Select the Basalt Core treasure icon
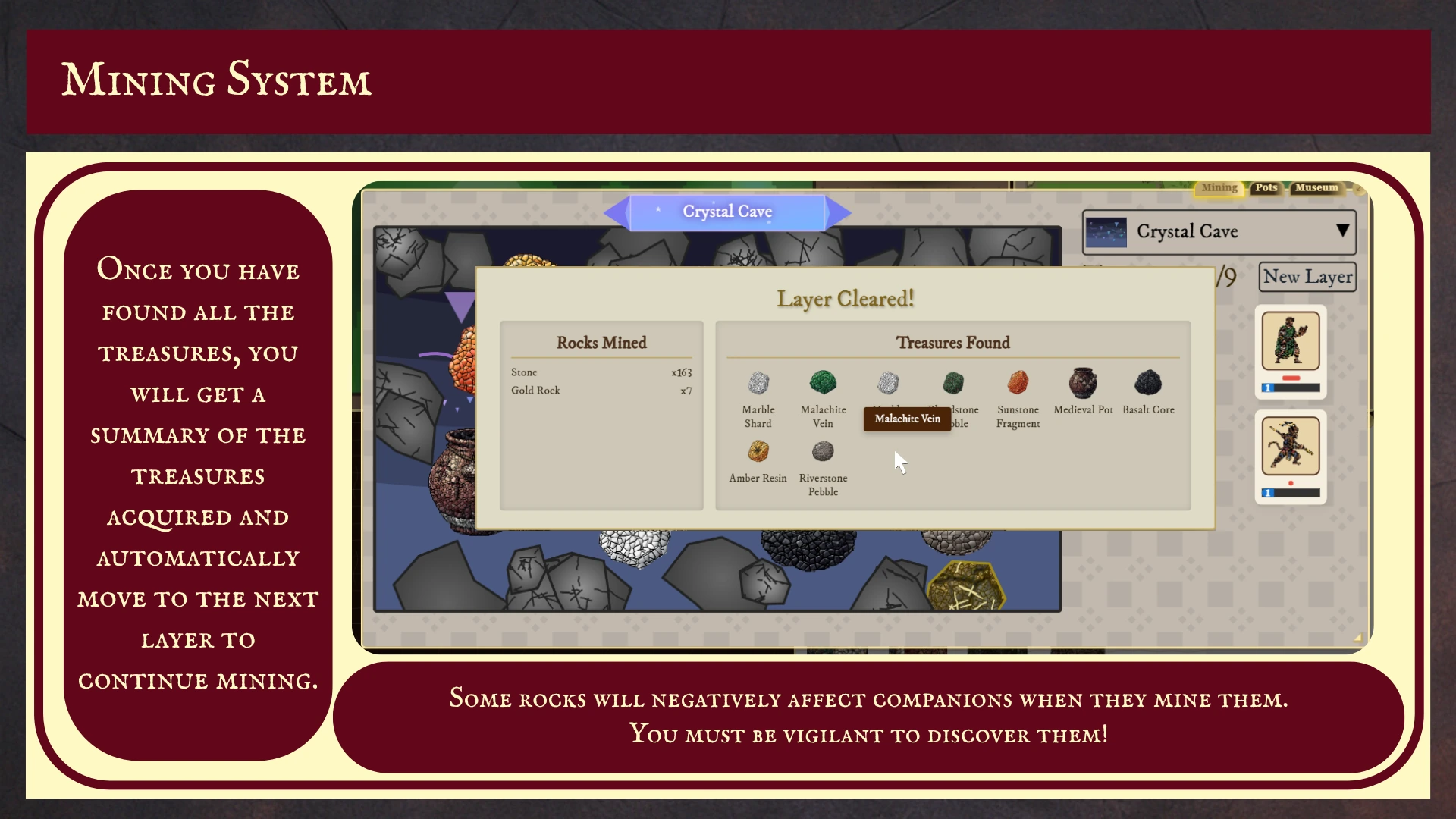This screenshot has width=1456, height=819. tap(1148, 383)
